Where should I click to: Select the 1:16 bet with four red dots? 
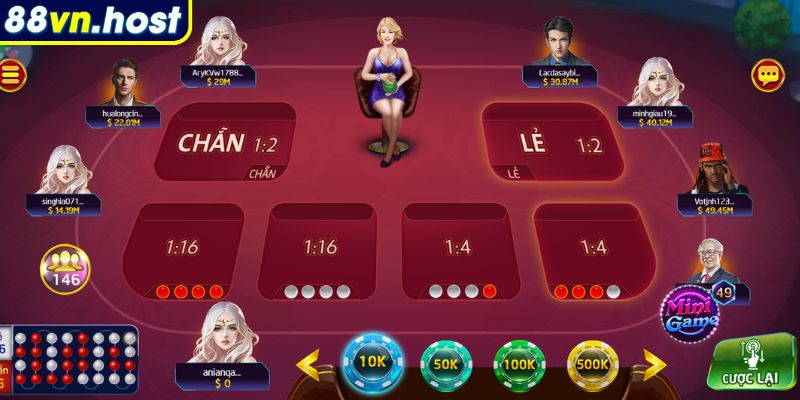pos(185,250)
